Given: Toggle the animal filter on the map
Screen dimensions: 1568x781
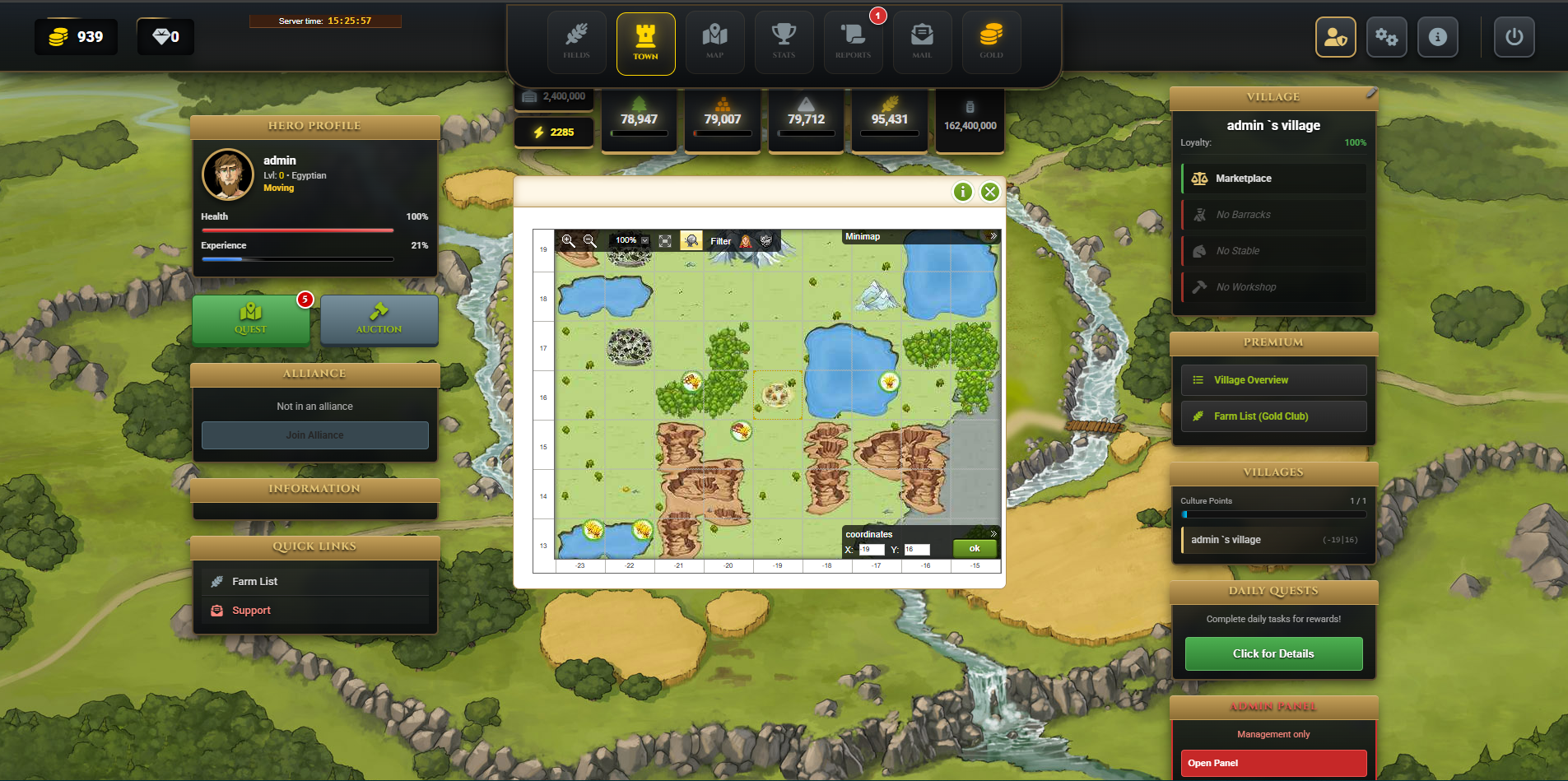Looking at the screenshot, I should (x=765, y=241).
